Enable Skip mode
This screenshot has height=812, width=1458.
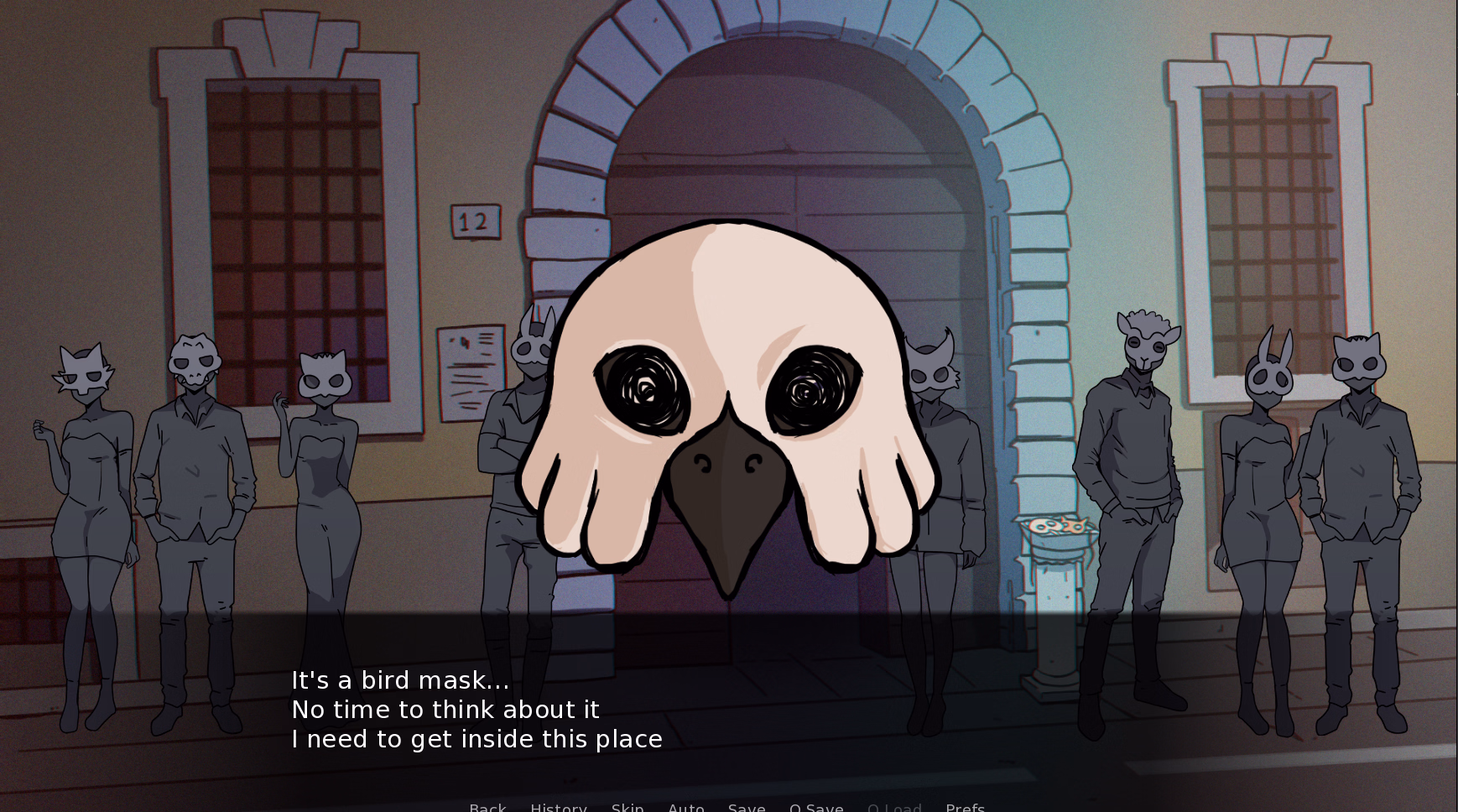point(627,807)
